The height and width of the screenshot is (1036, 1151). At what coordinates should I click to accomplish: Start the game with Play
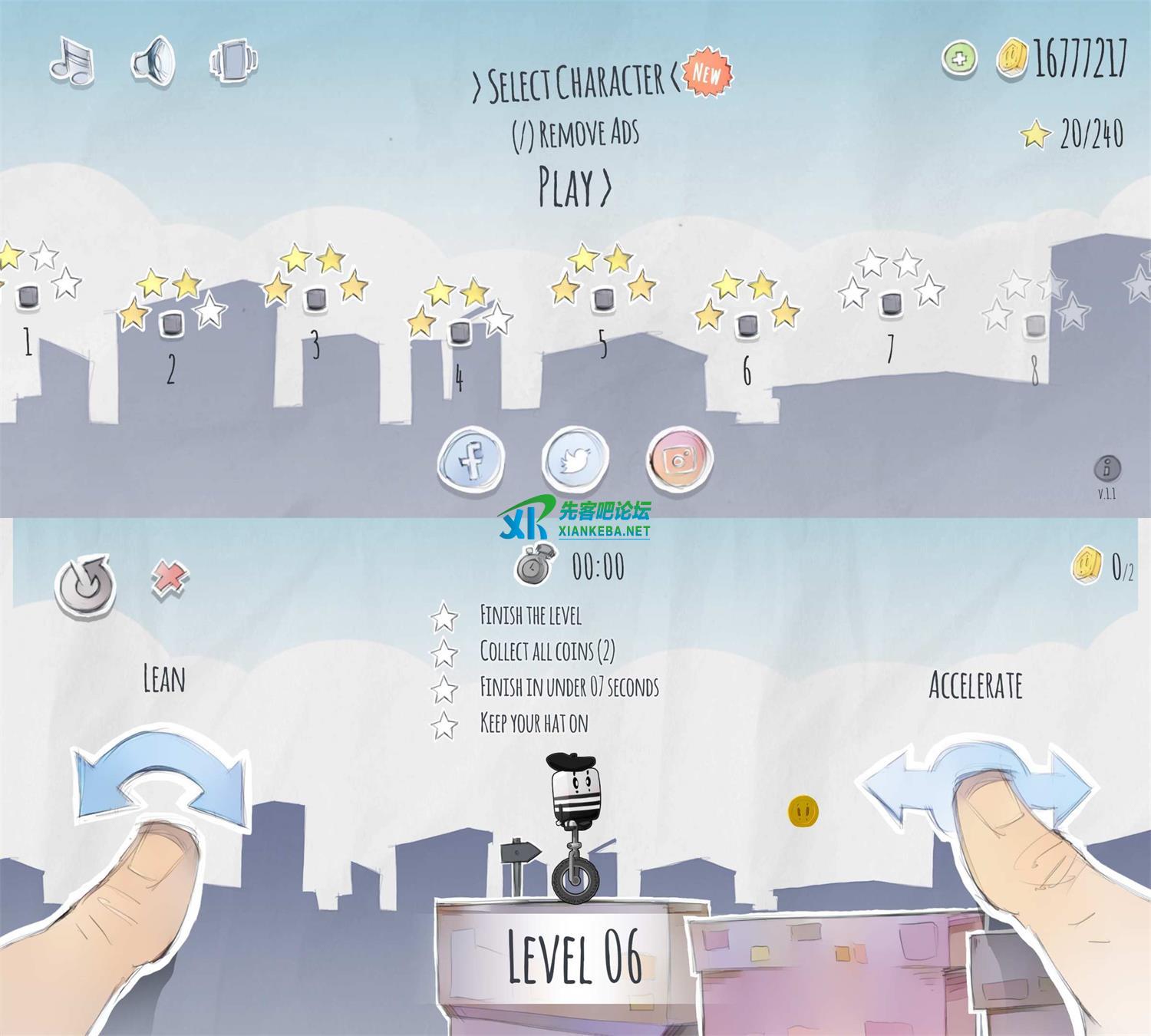(x=575, y=186)
